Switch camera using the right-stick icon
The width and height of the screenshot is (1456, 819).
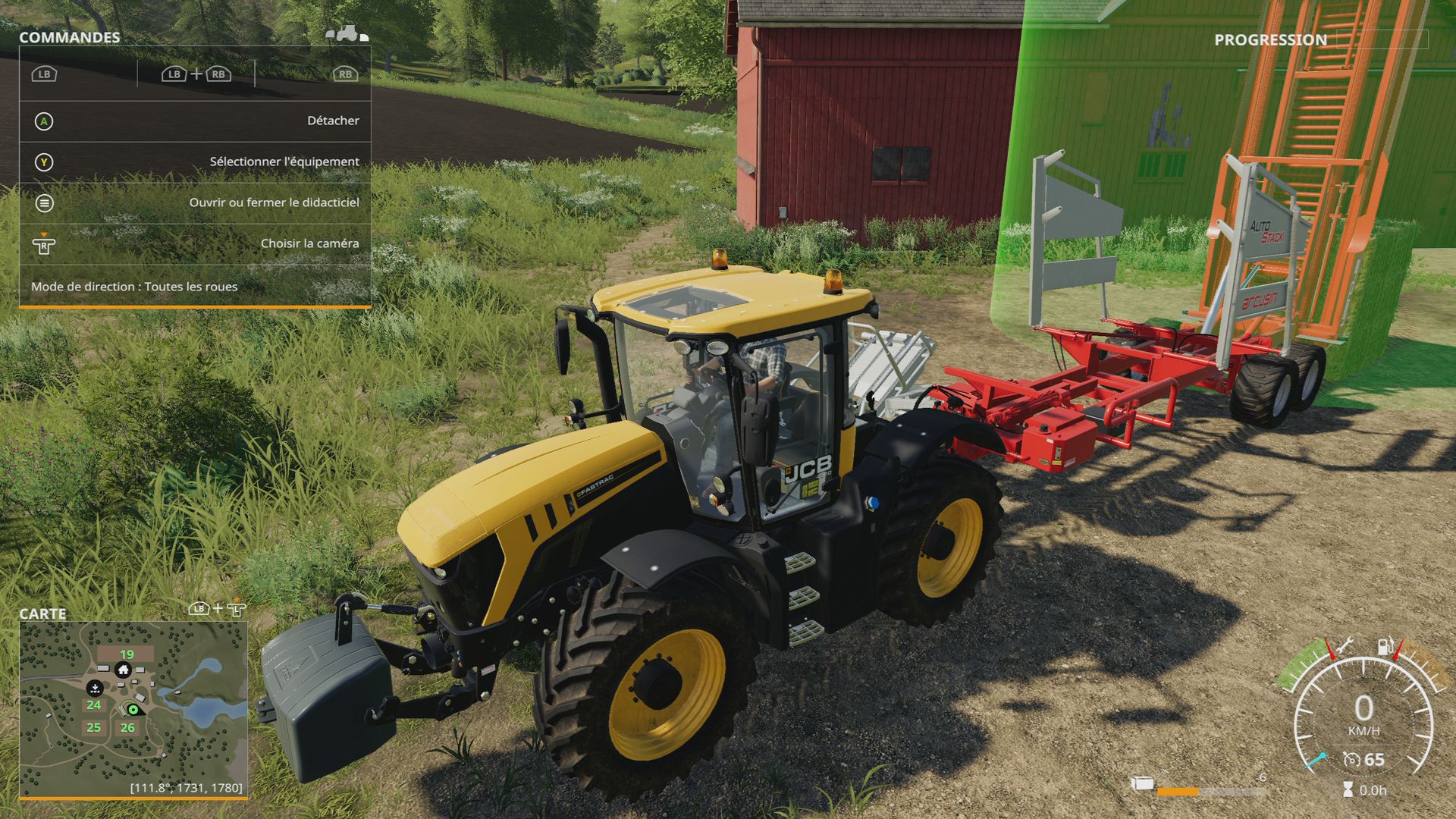pos(44,243)
